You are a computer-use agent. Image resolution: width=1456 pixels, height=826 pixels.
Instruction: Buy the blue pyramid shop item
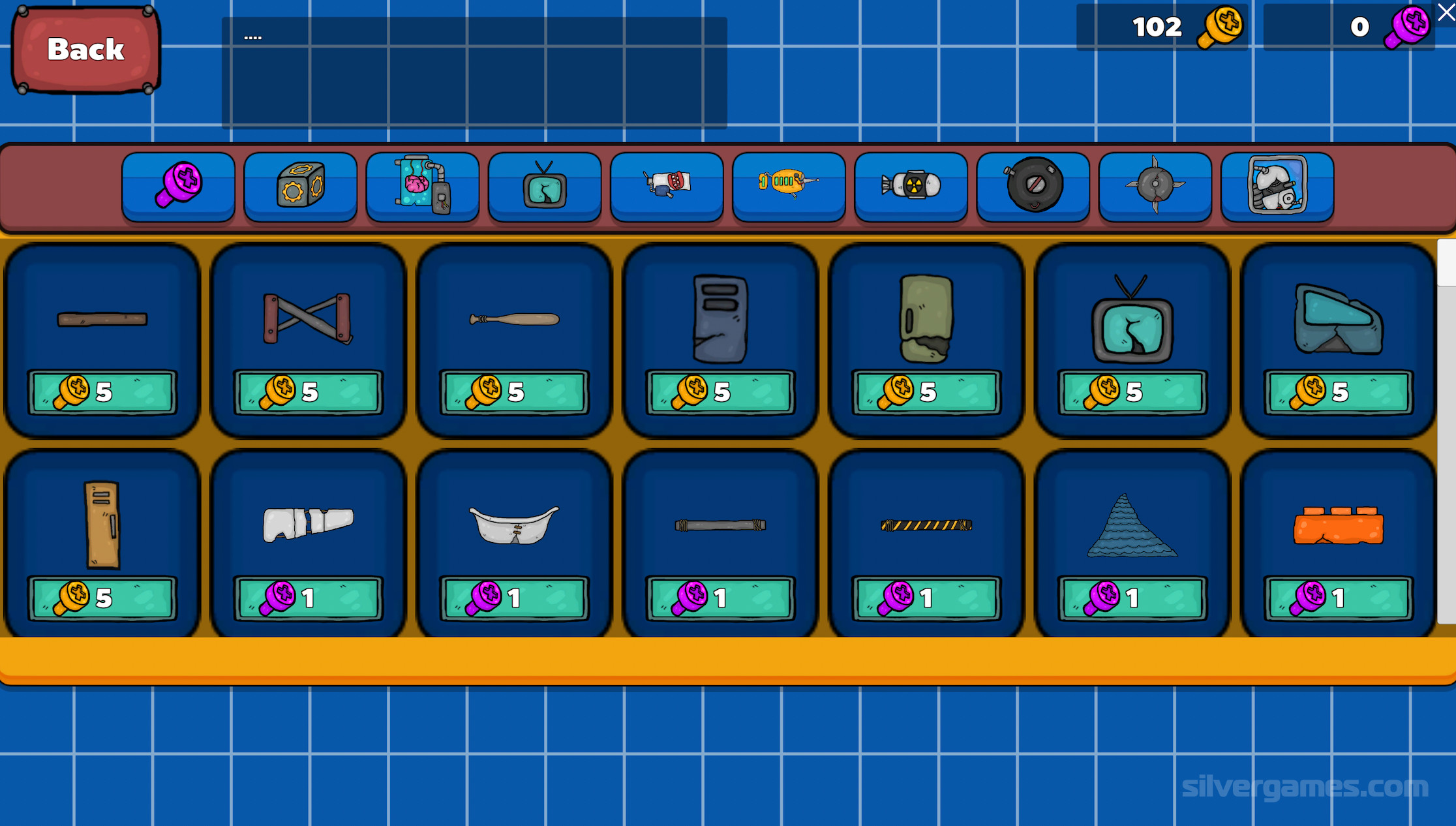1132,598
